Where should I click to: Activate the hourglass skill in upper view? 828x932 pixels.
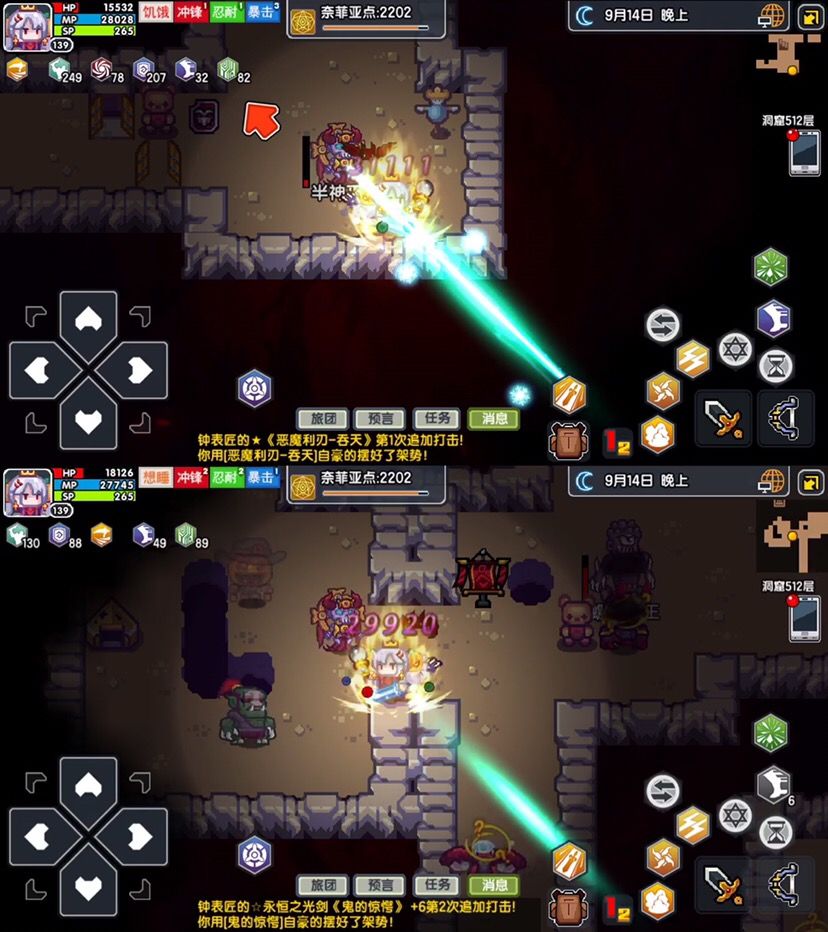[x=775, y=364]
